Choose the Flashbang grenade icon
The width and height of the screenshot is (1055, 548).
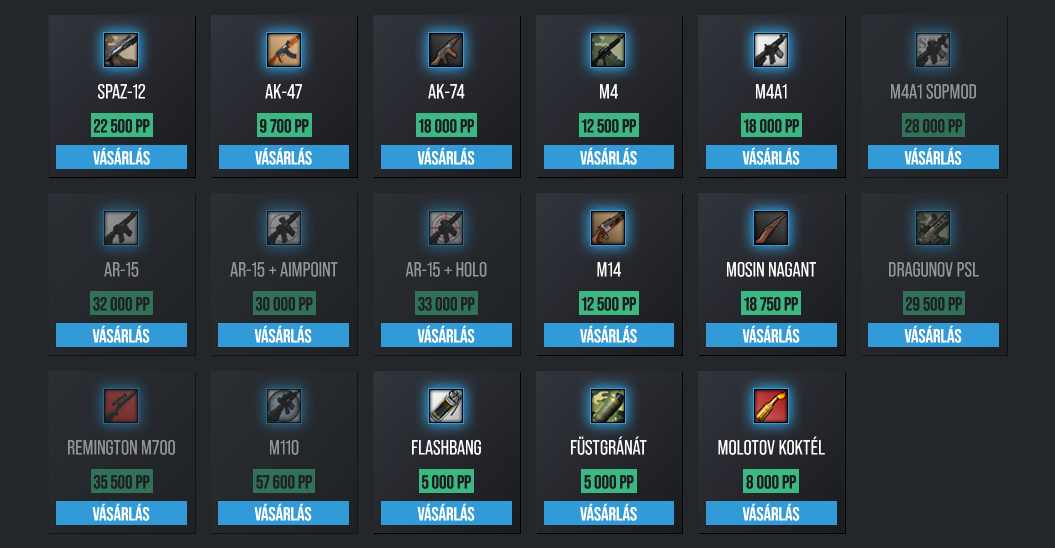(446, 406)
